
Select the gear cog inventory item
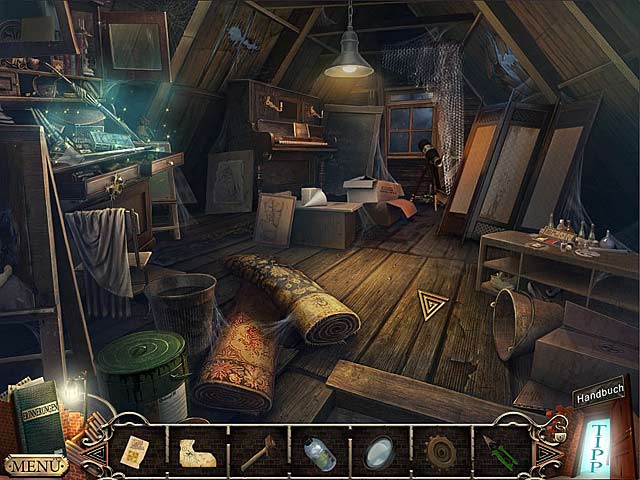click(440, 452)
